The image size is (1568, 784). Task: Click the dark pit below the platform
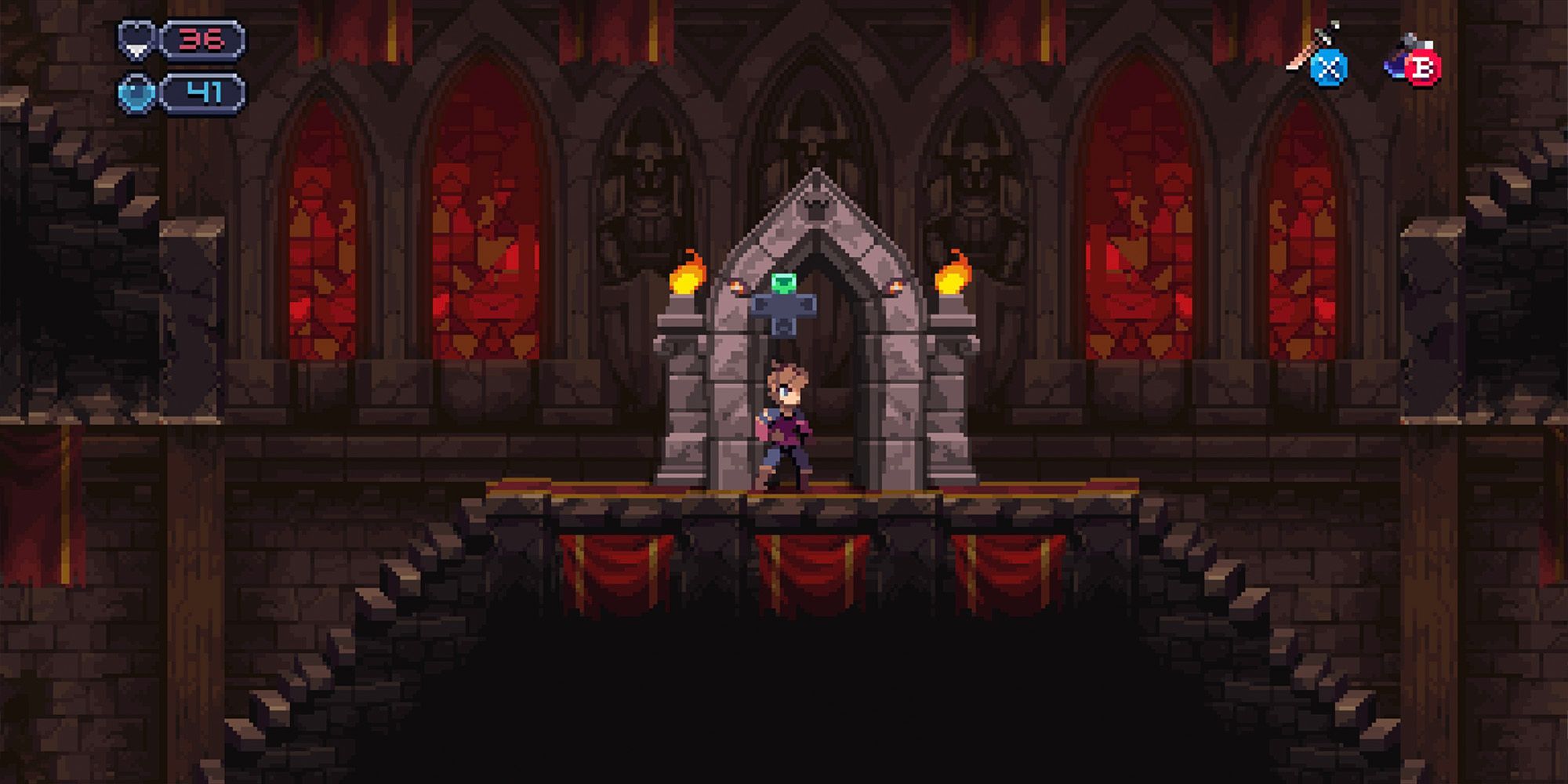coord(784,690)
